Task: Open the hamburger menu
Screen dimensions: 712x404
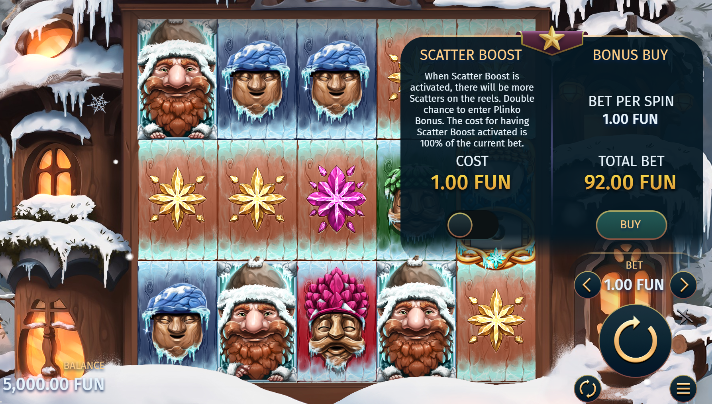Action: click(684, 388)
